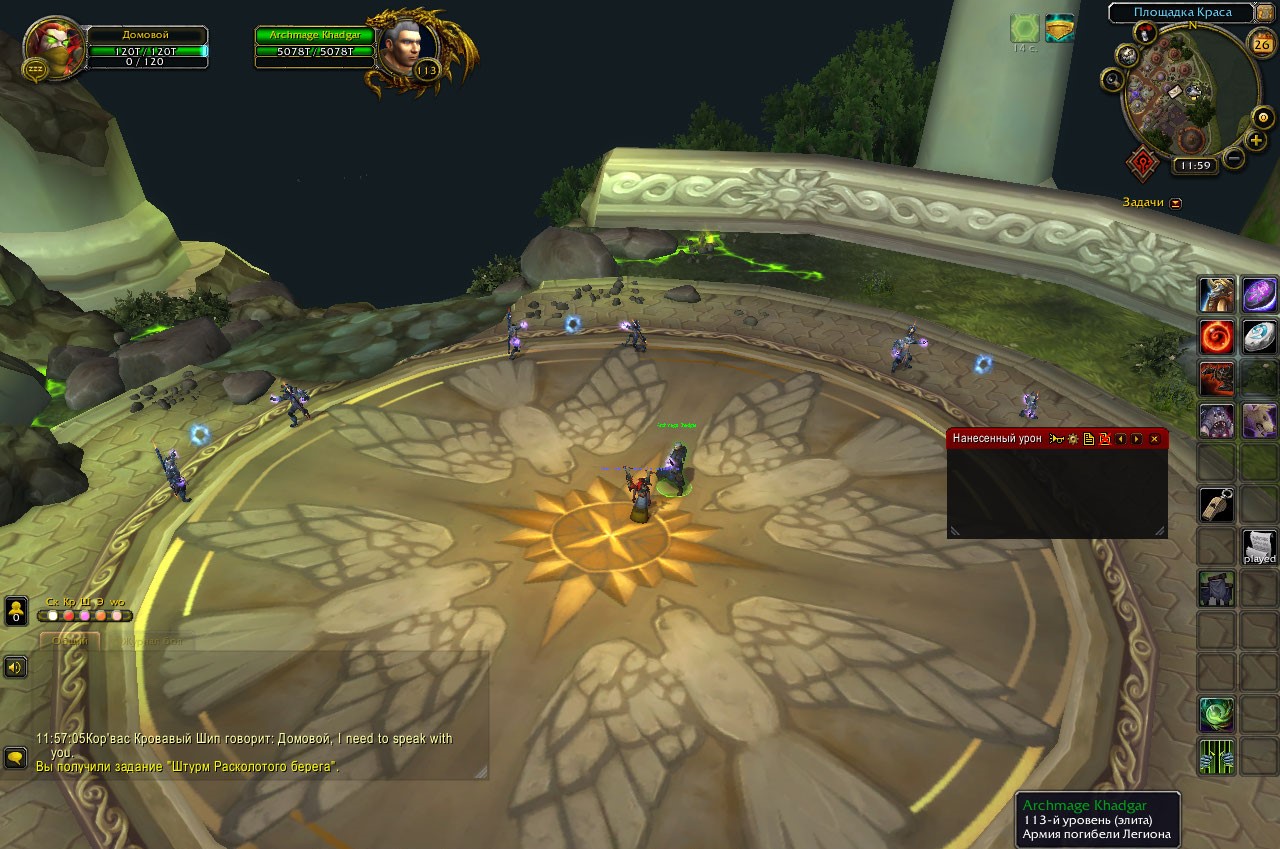The width and height of the screenshot is (1280, 849).
Task: Open the calendar showing day 26
Action: coord(1262,43)
